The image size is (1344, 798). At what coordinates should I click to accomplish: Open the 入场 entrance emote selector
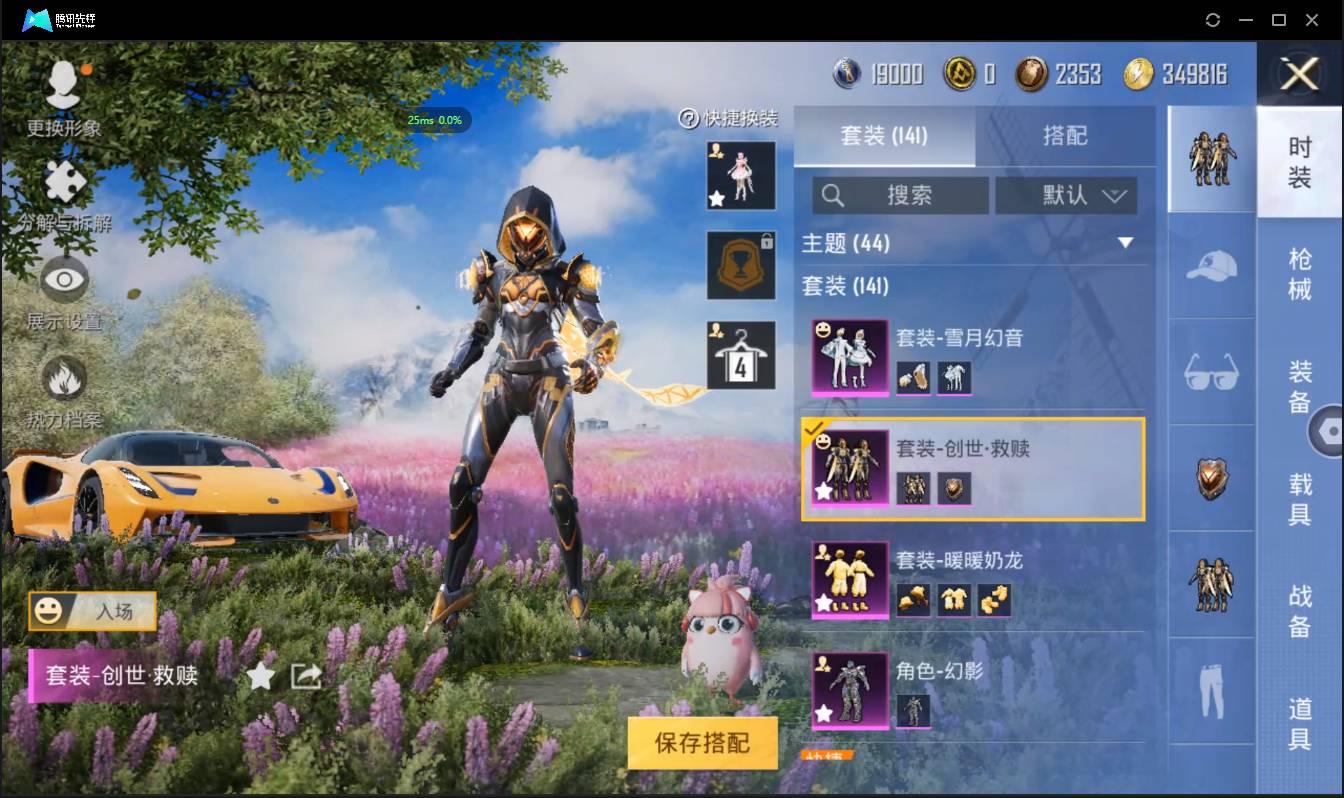coord(91,612)
